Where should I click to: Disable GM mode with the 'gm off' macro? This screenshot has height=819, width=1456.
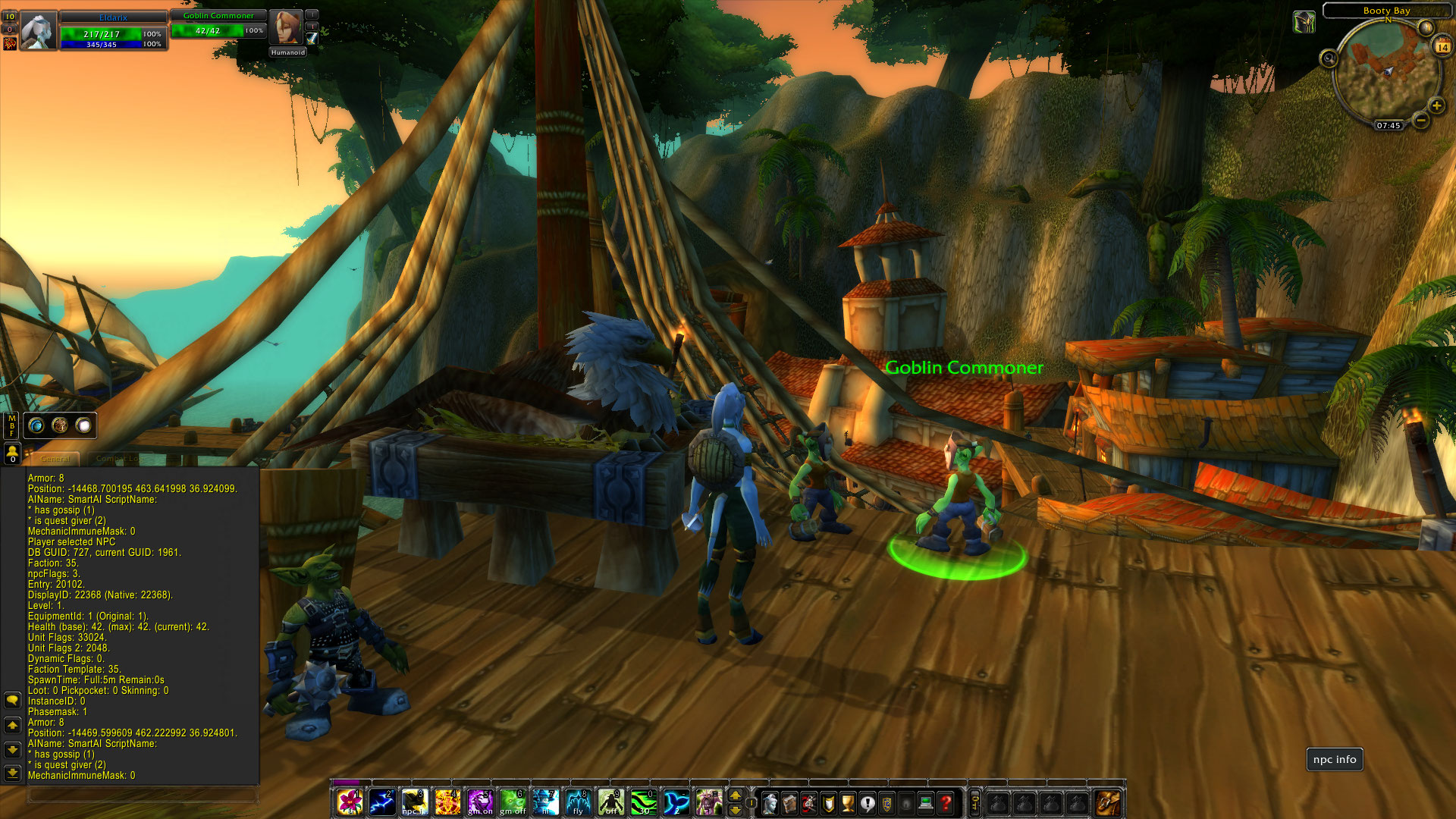(x=513, y=800)
